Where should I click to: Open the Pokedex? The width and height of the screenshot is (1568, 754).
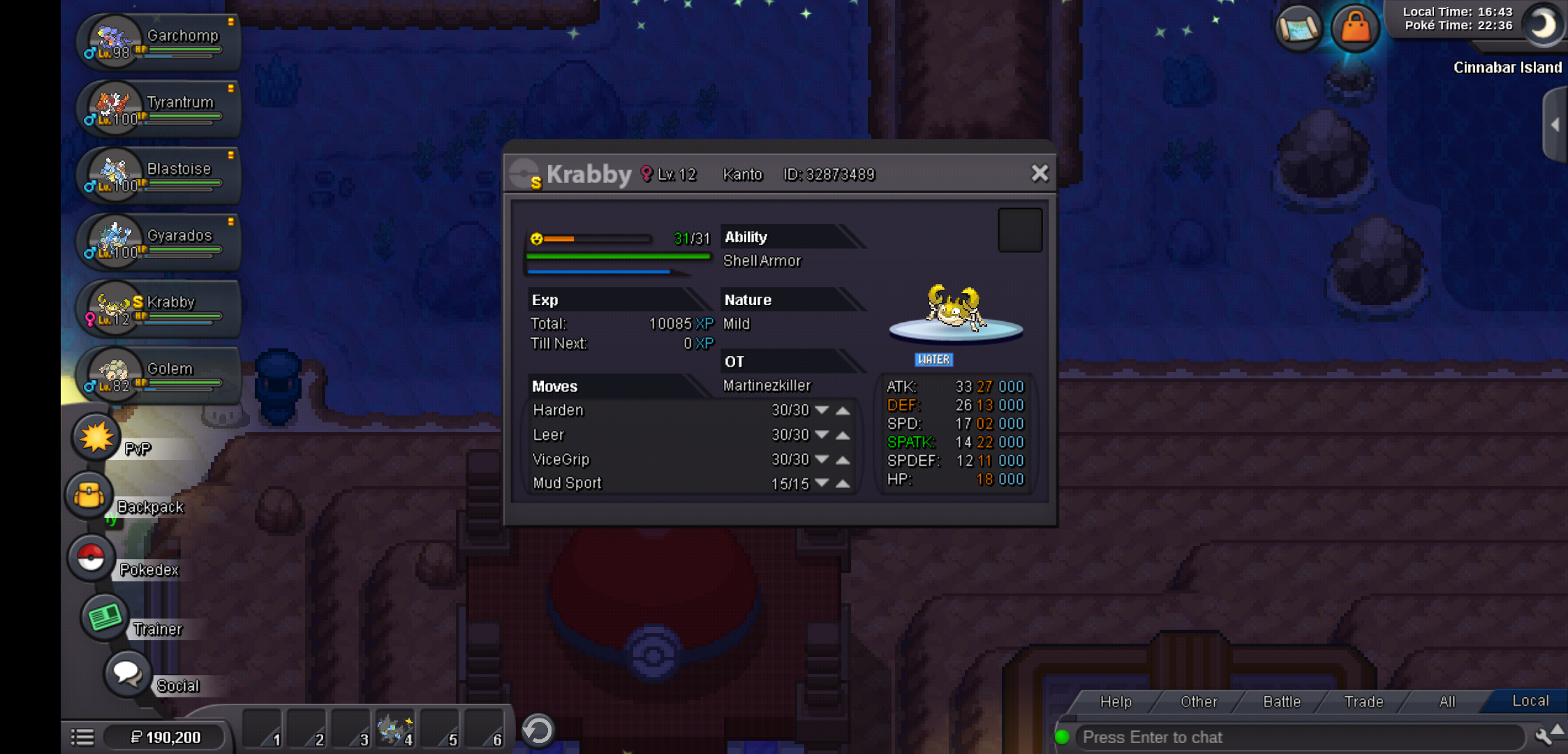(91, 559)
